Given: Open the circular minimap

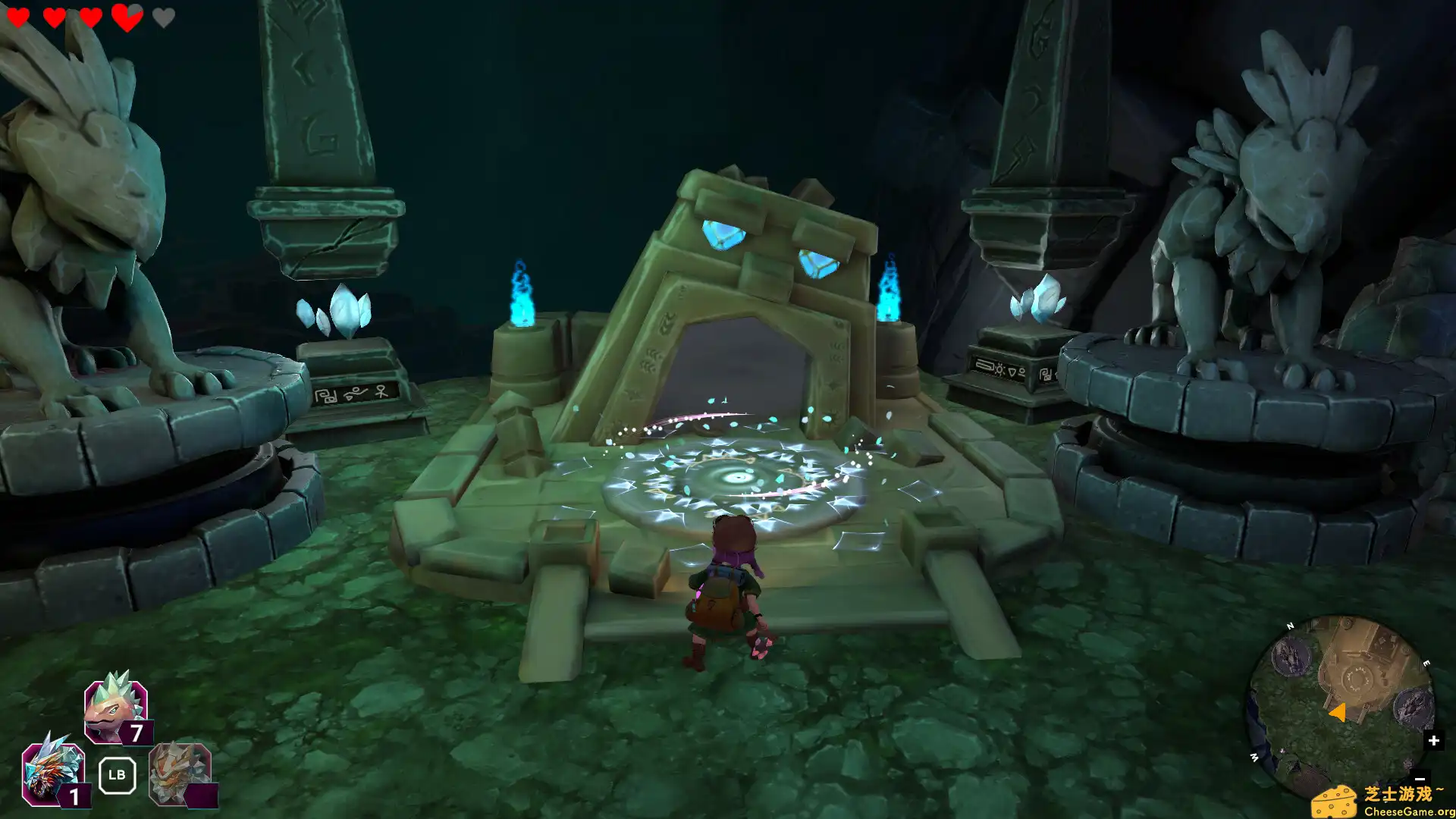Looking at the screenshot, I should (1341, 707).
